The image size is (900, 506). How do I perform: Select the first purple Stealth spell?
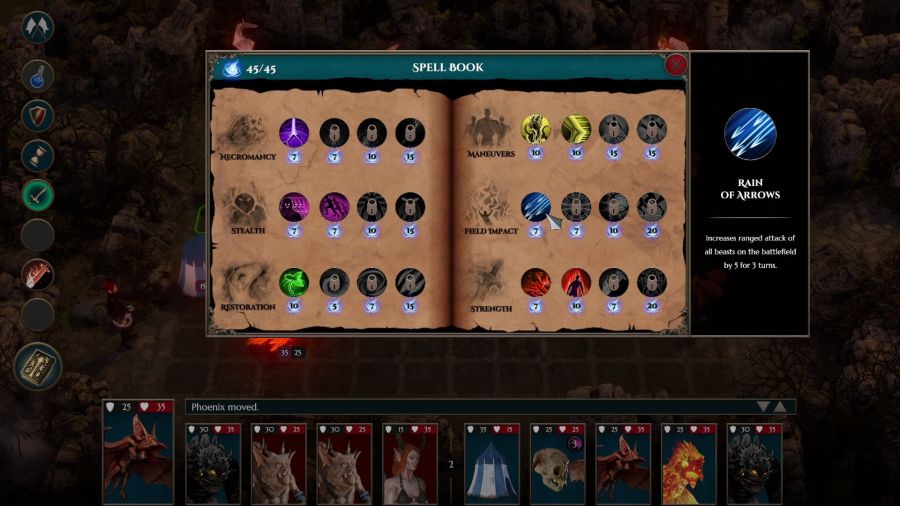pyautogui.click(x=294, y=207)
